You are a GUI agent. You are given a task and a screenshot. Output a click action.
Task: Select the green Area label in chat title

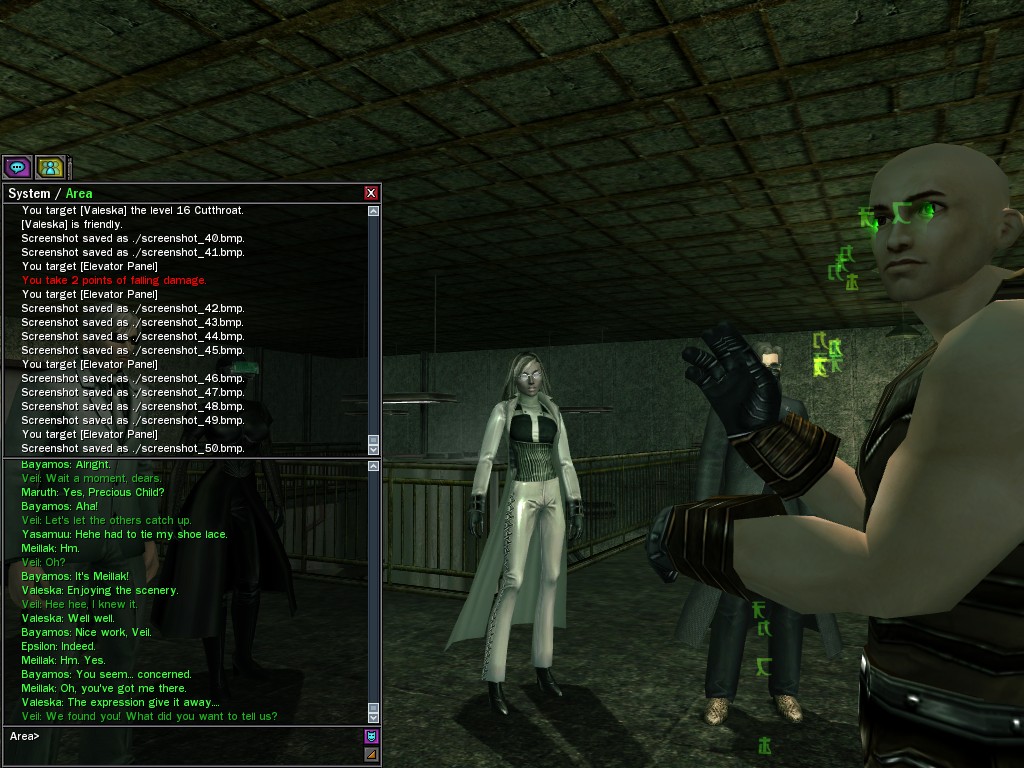click(79, 193)
